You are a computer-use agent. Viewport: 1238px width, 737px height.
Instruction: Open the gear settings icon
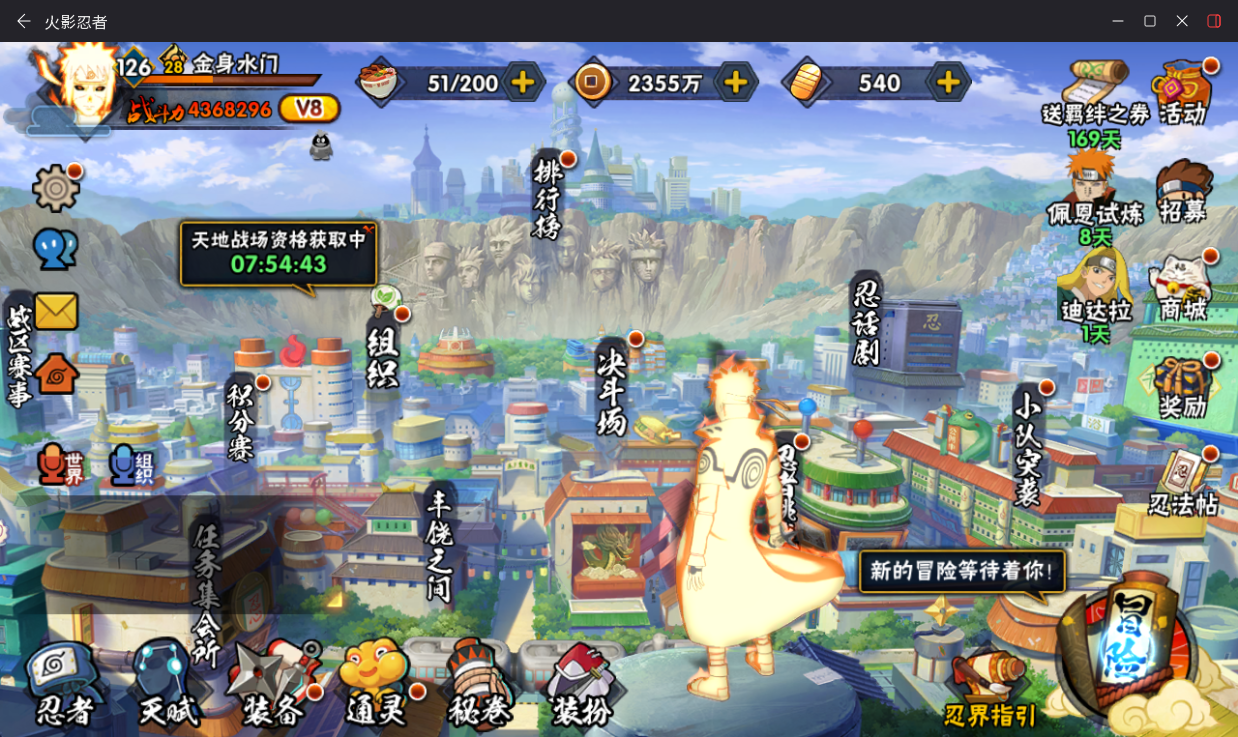(x=56, y=187)
